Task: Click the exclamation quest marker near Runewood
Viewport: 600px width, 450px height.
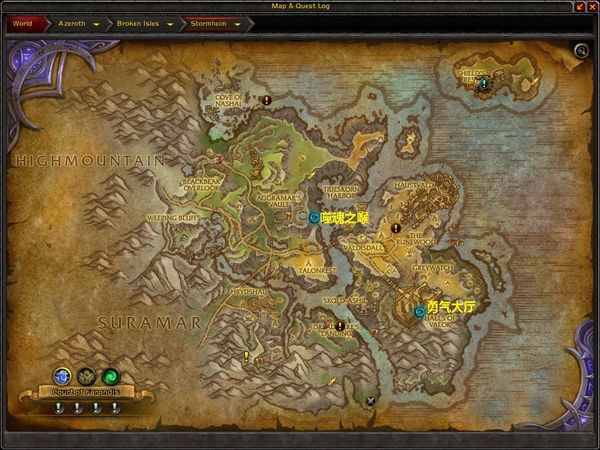Action: tap(396, 228)
